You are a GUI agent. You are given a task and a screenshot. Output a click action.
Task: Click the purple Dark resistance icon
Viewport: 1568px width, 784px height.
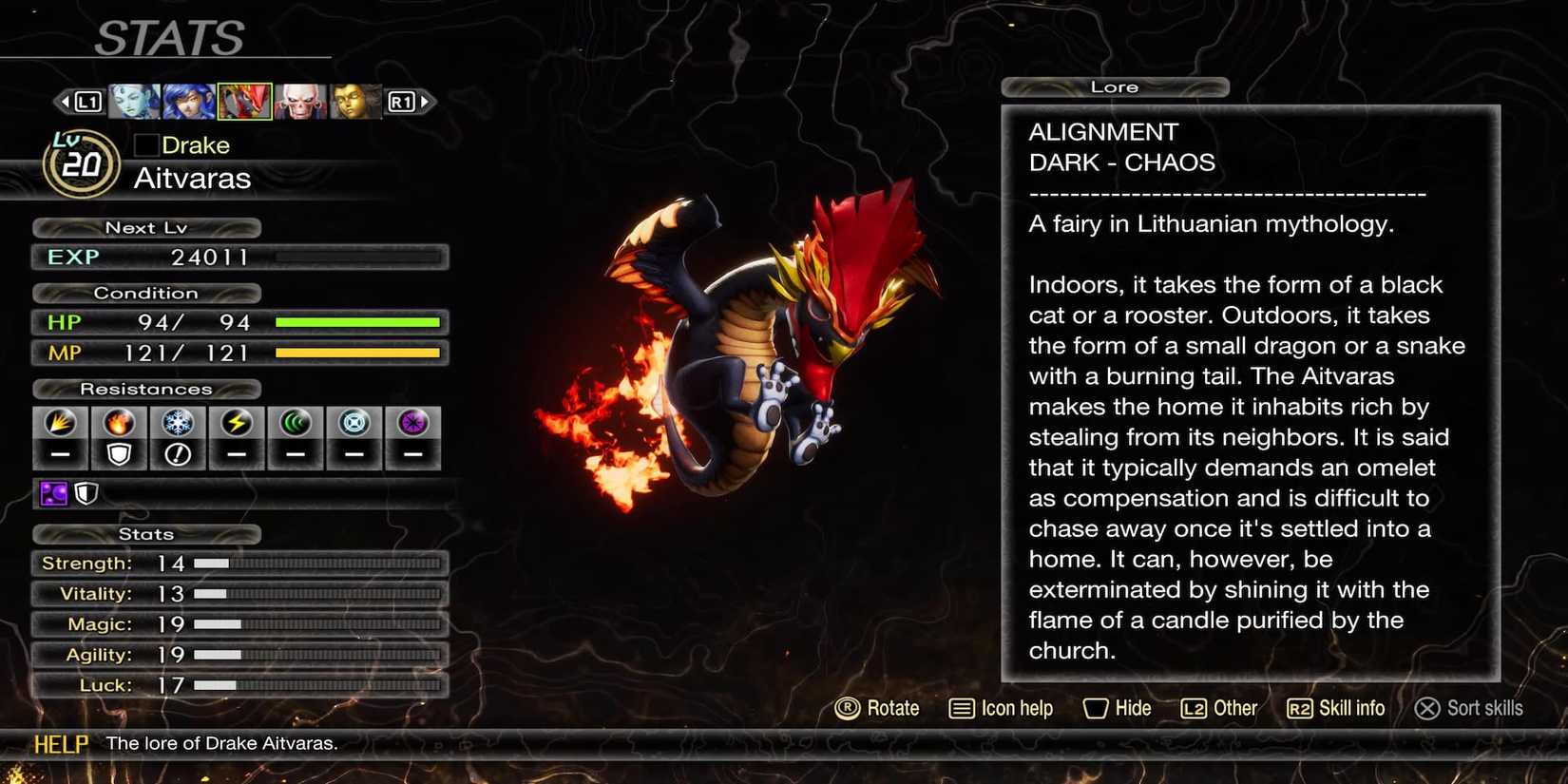click(x=411, y=423)
